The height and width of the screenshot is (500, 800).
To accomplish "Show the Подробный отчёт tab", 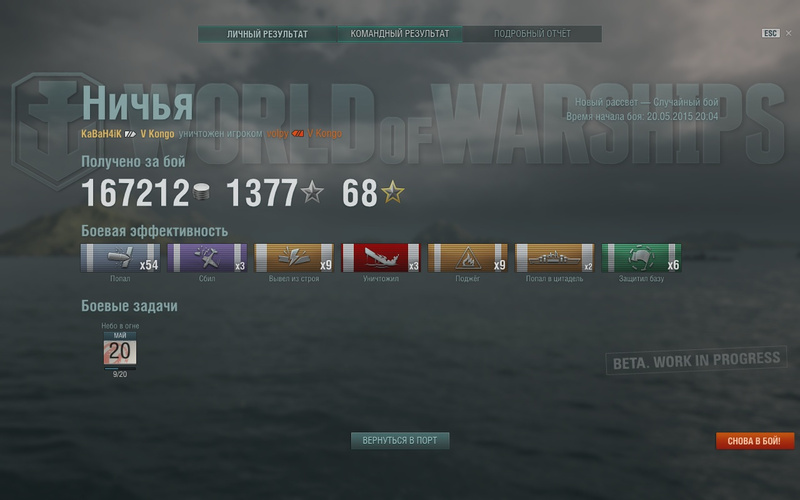I will tap(532, 34).
